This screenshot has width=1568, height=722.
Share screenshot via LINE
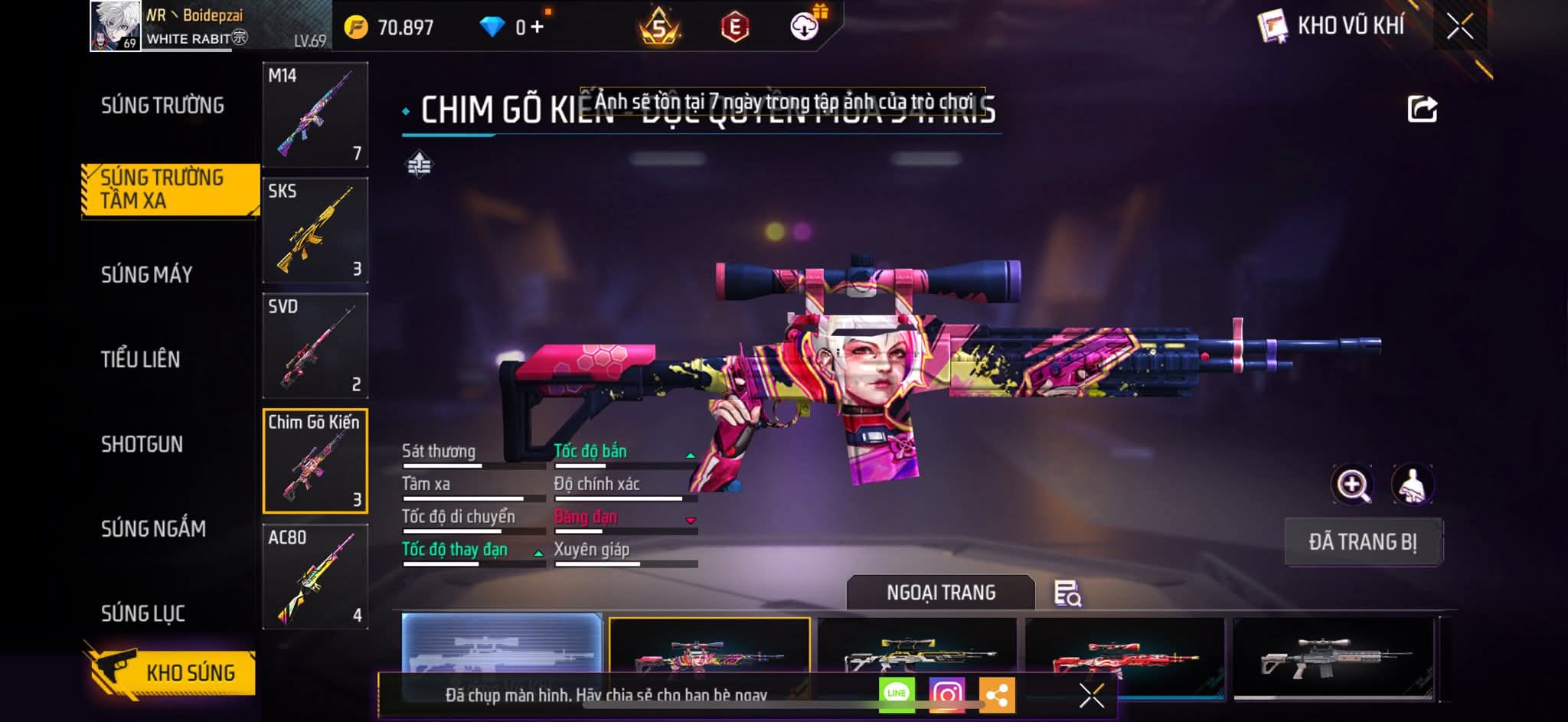(897, 694)
